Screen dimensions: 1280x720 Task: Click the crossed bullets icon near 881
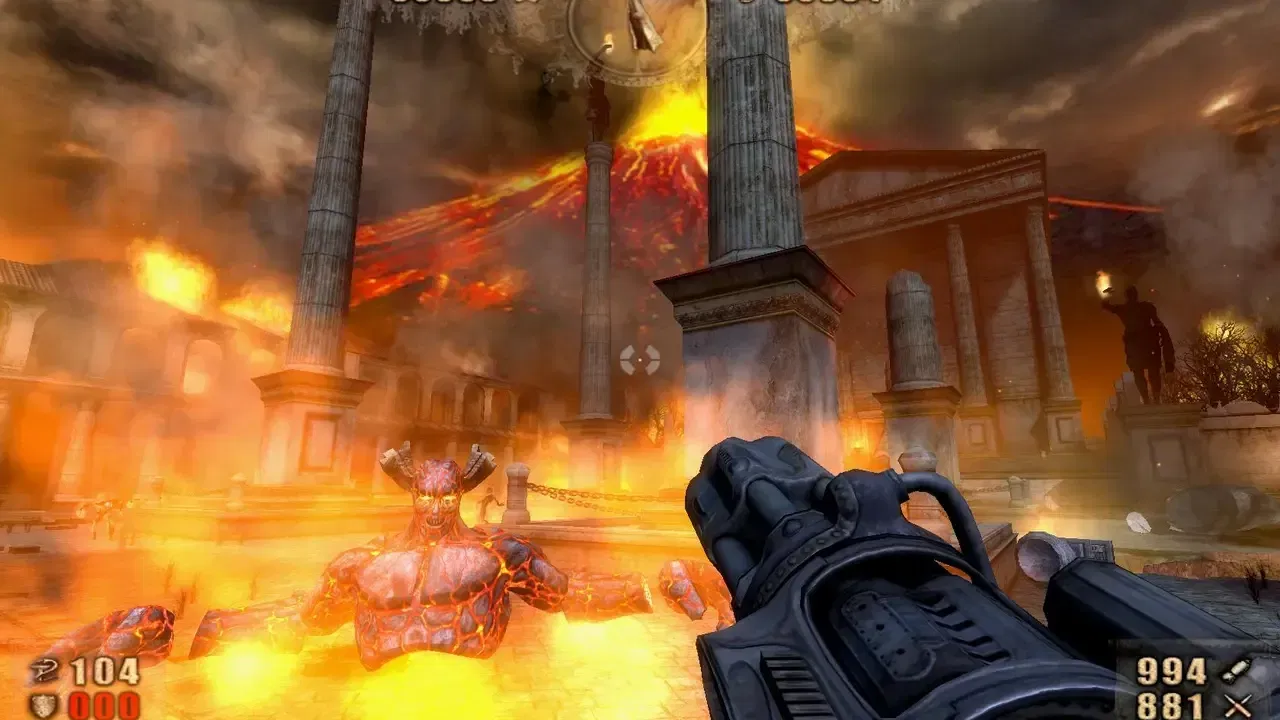pyautogui.click(x=1238, y=705)
